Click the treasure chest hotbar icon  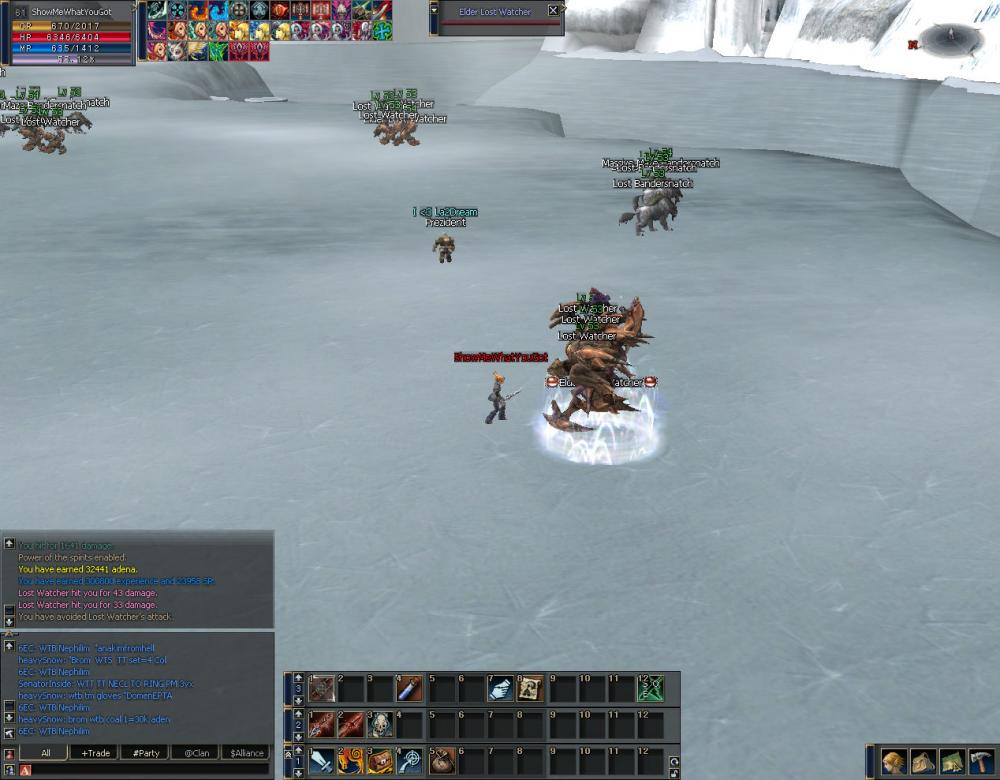[381, 761]
